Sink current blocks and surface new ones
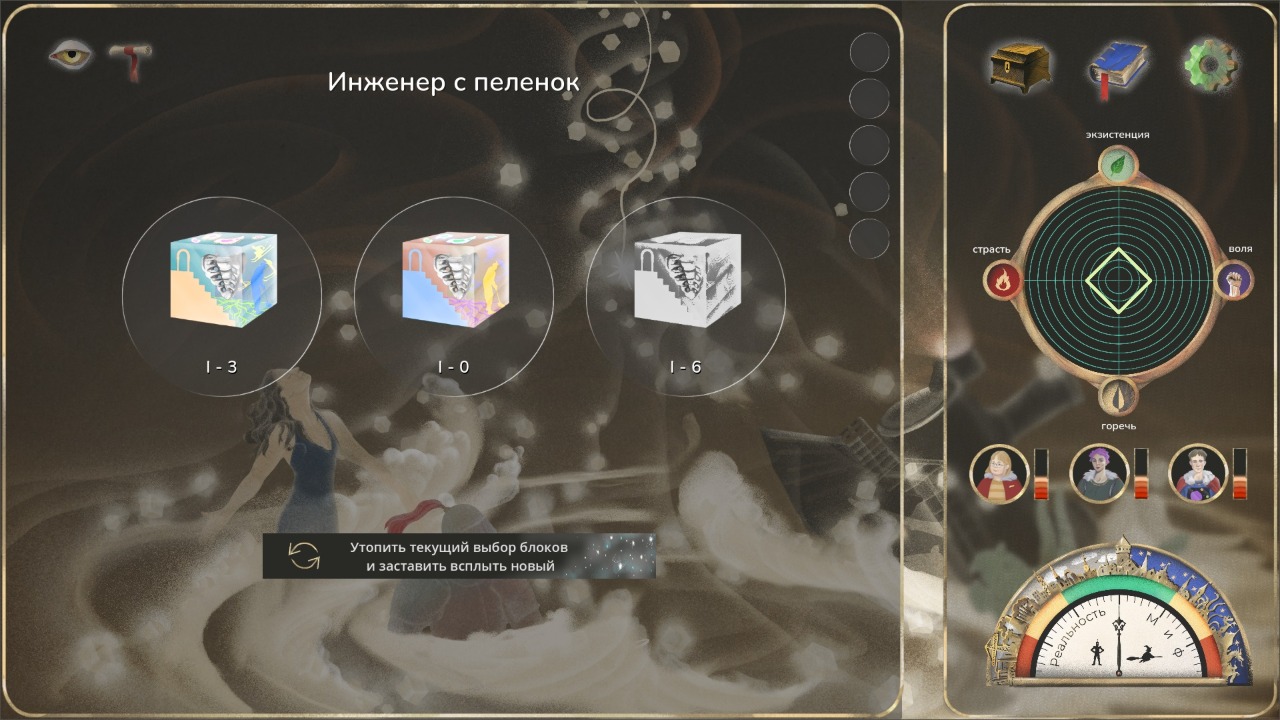 coord(459,556)
